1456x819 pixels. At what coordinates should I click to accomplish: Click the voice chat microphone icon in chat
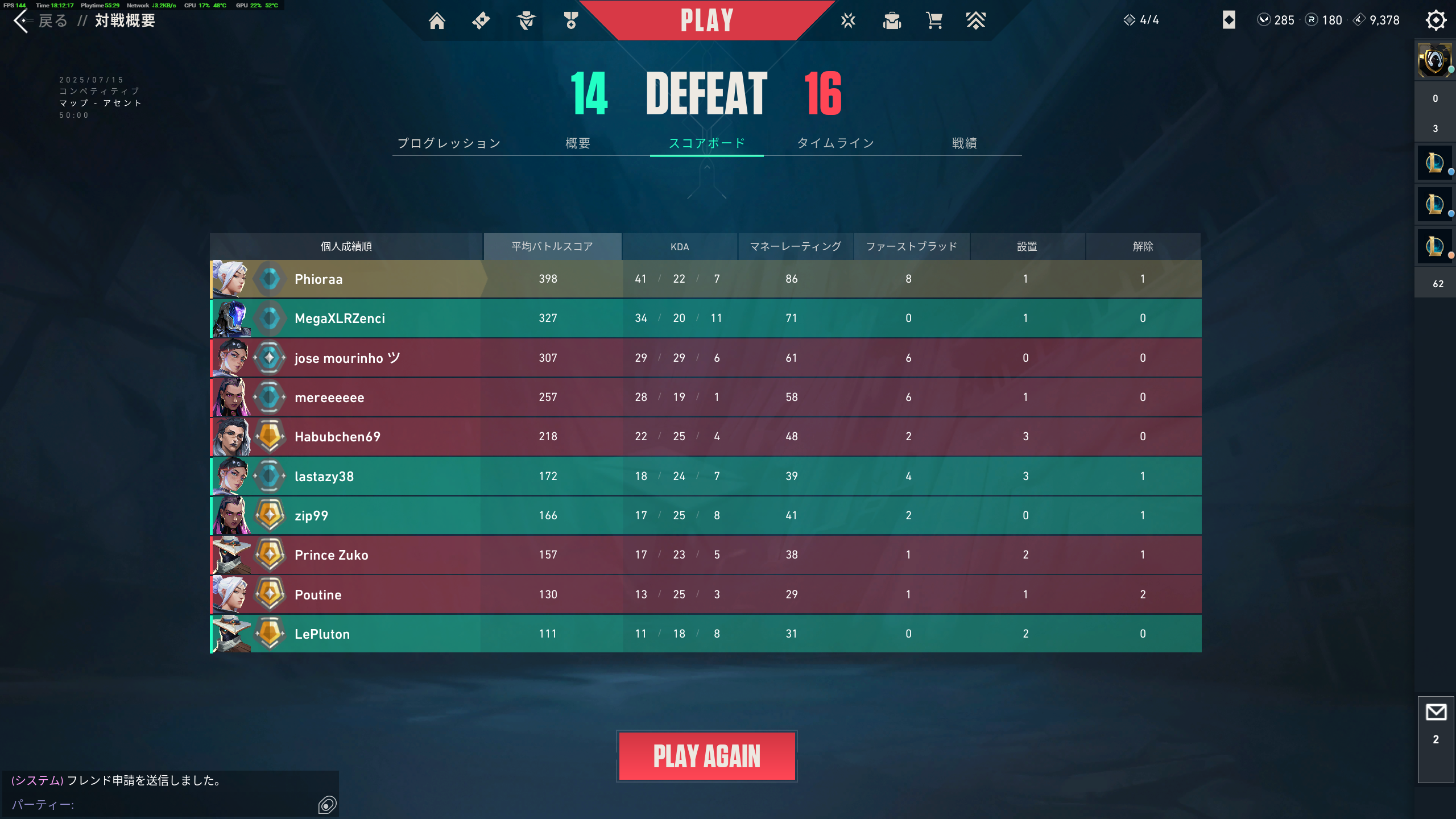pos(328,805)
